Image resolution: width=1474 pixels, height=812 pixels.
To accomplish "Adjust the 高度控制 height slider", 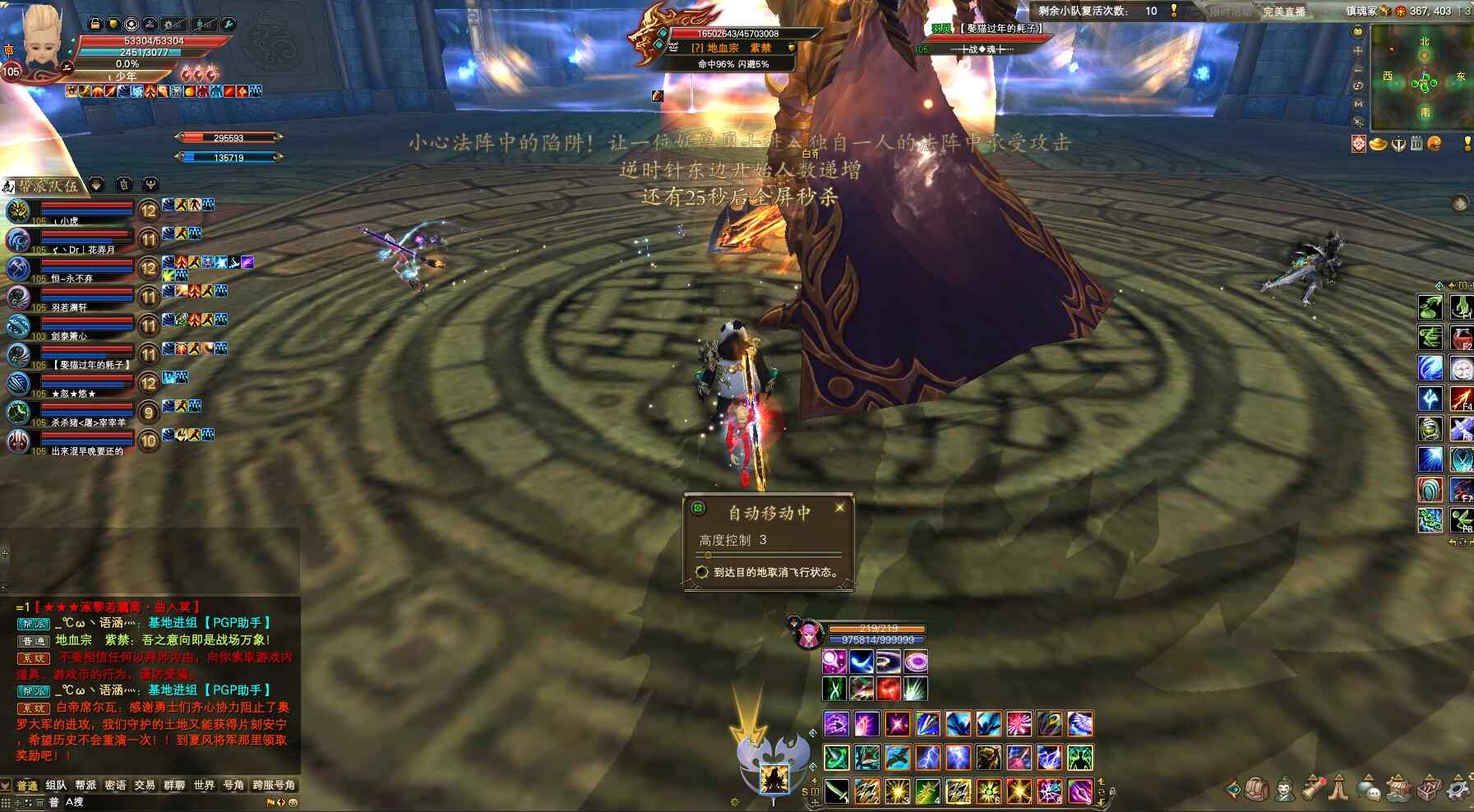I will [708, 556].
